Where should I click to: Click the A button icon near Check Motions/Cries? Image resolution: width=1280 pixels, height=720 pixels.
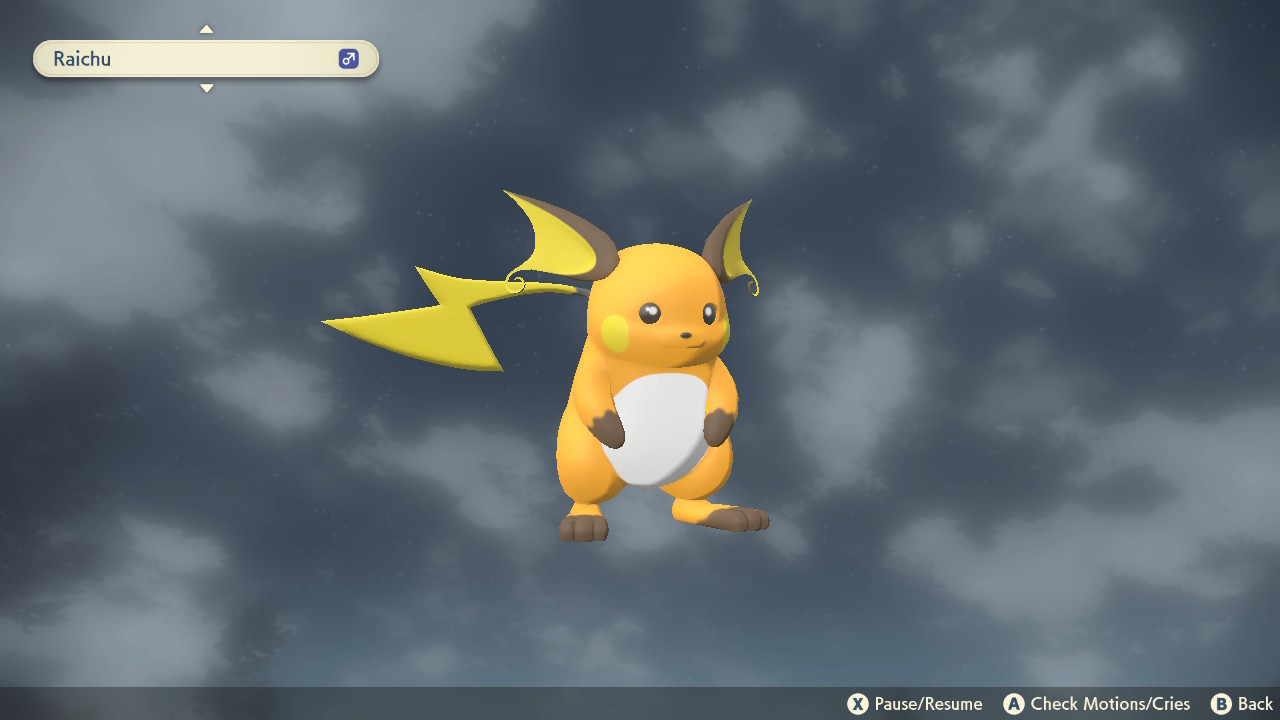pyautogui.click(x=1012, y=704)
